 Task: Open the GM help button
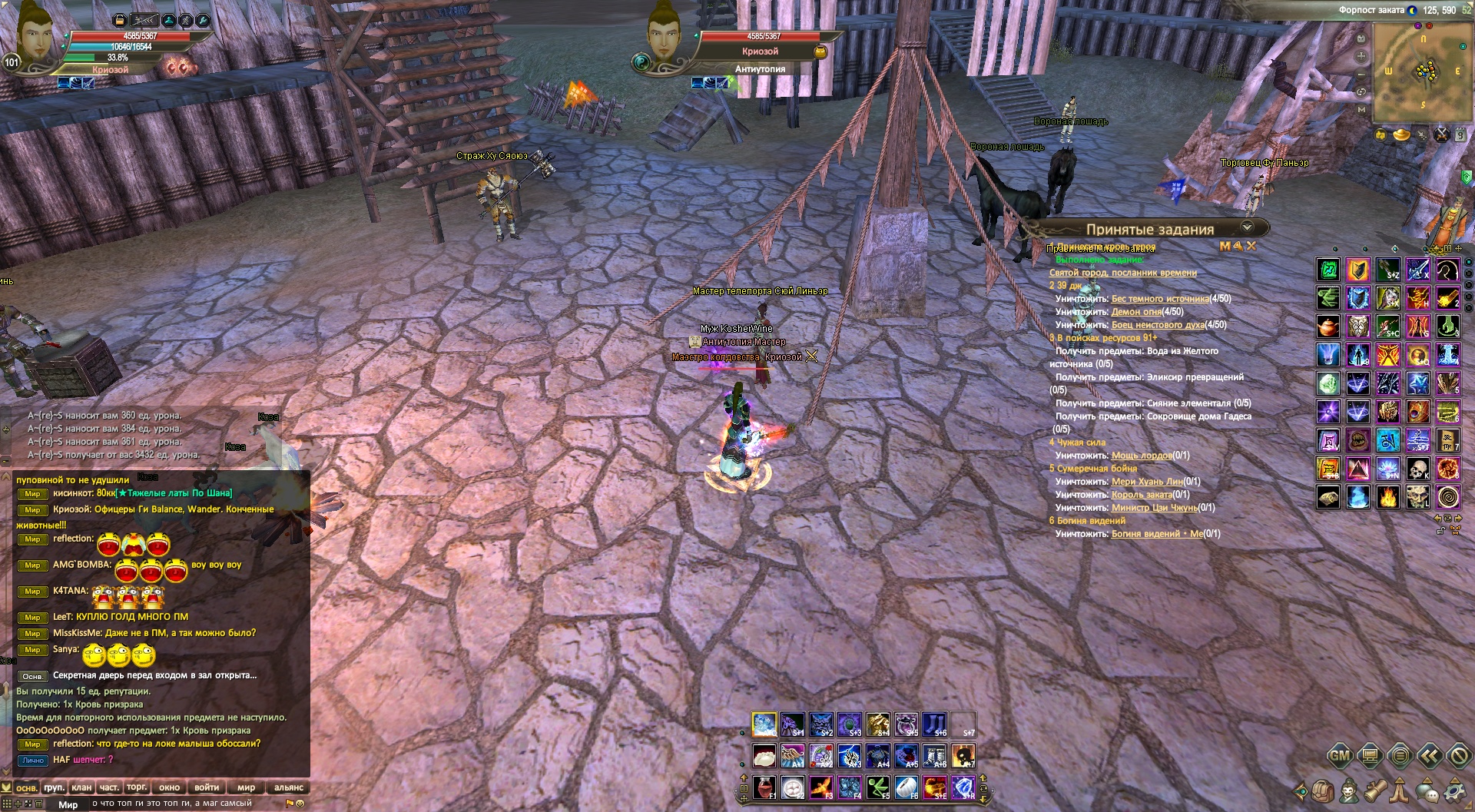[1340, 756]
